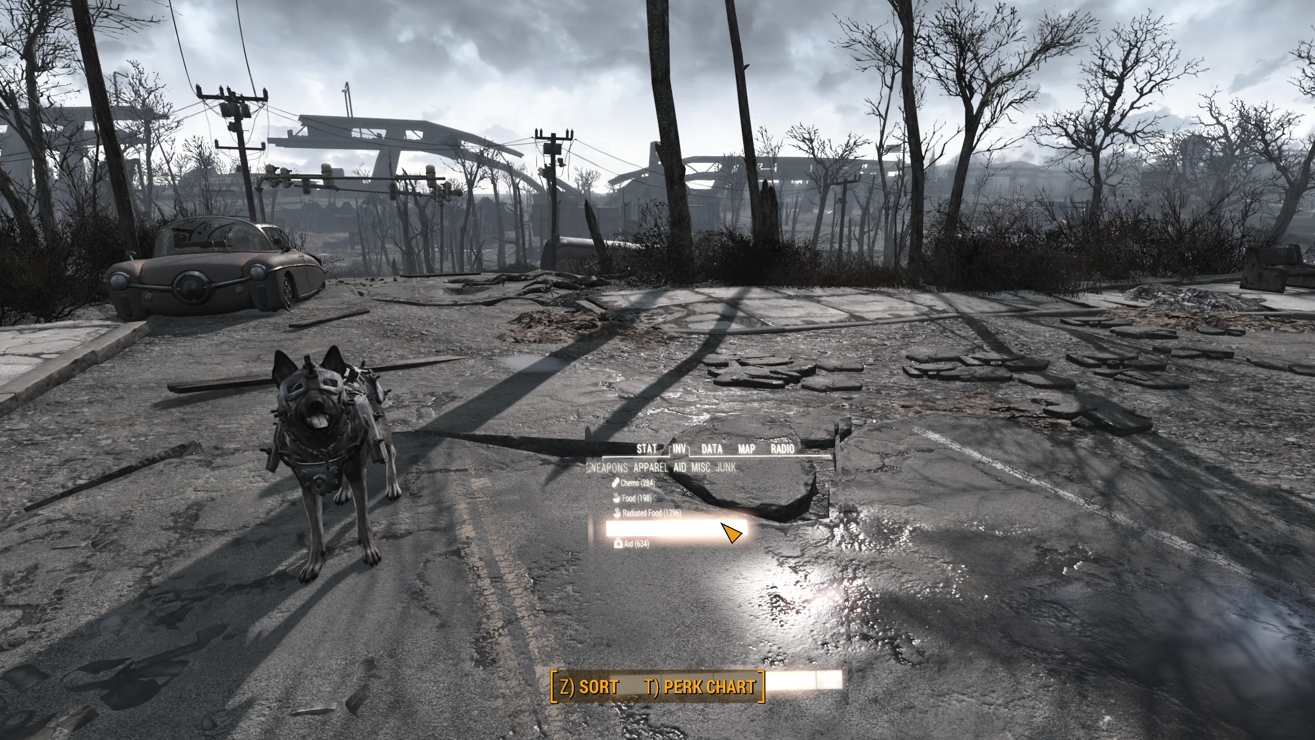
Task: Switch to the STAT tab
Action: pos(647,449)
